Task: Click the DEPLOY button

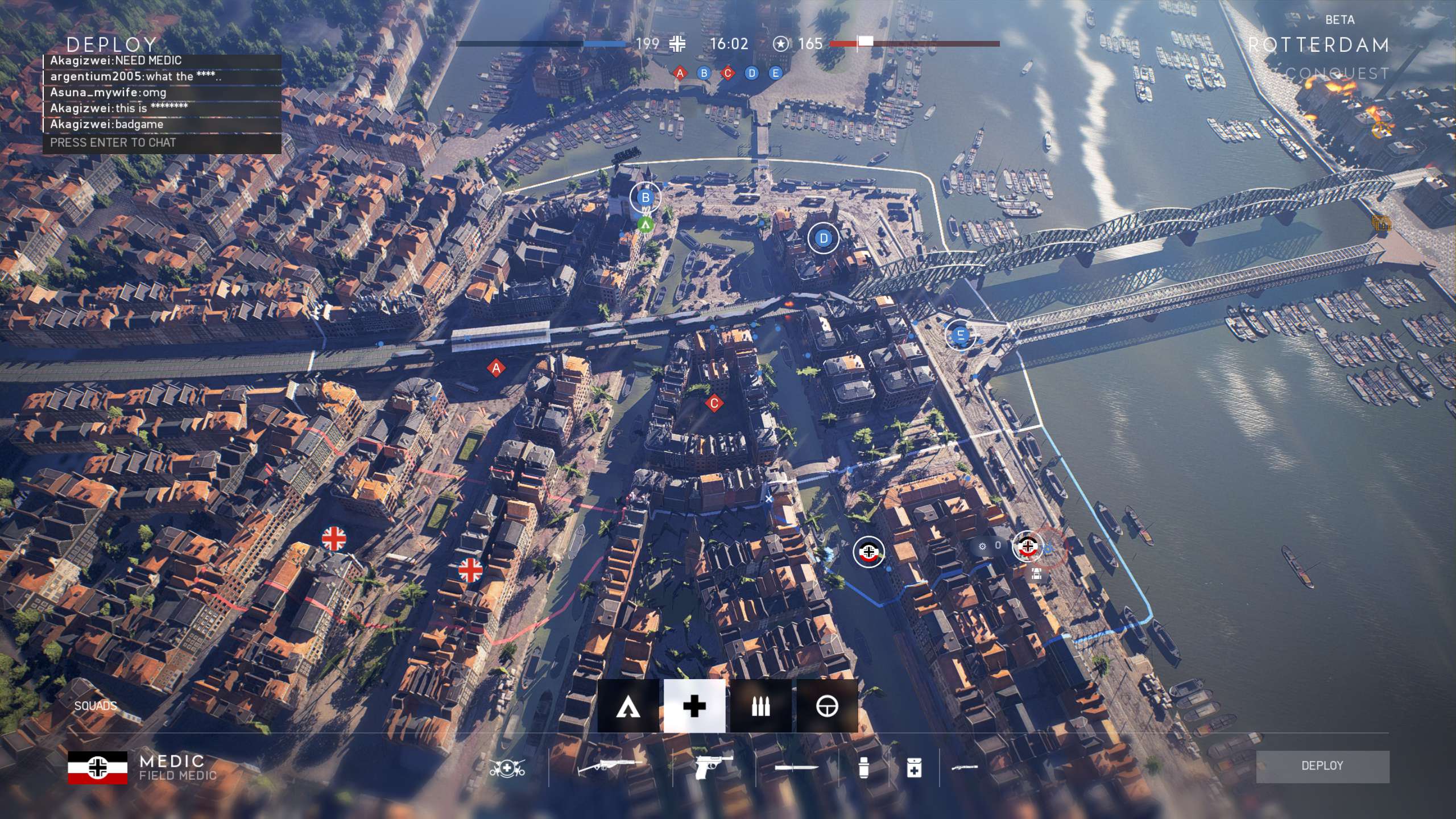Action: click(1322, 766)
